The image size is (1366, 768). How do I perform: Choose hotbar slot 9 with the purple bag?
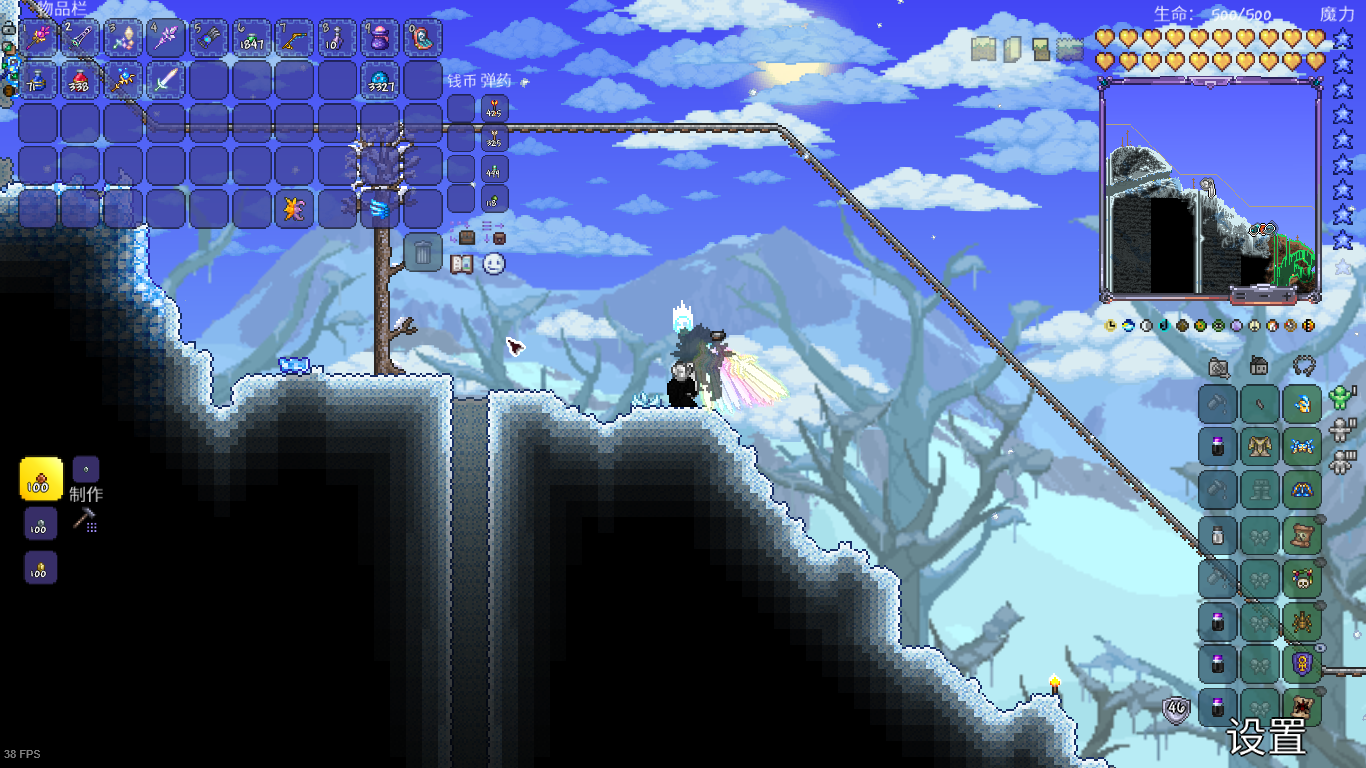point(381,38)
